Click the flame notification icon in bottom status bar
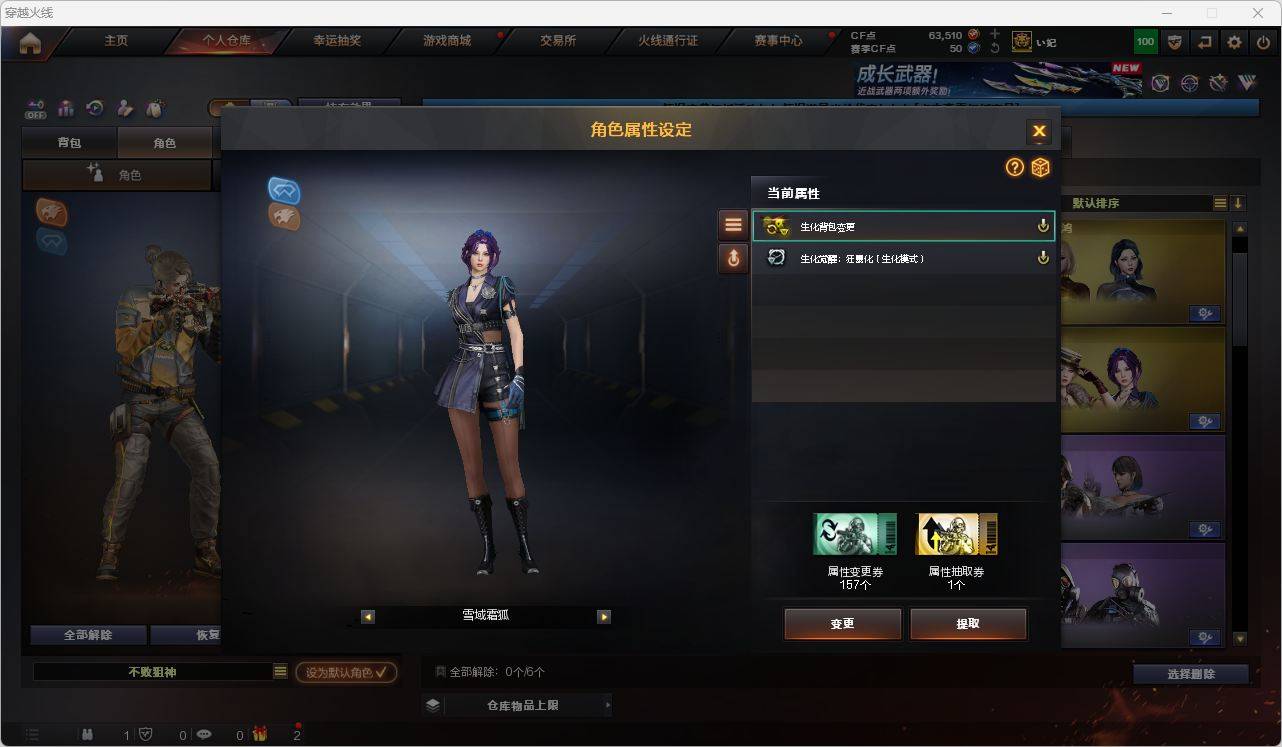Image resolution: width=1282 pixels, height=747 pixels. tap(259, 733)
